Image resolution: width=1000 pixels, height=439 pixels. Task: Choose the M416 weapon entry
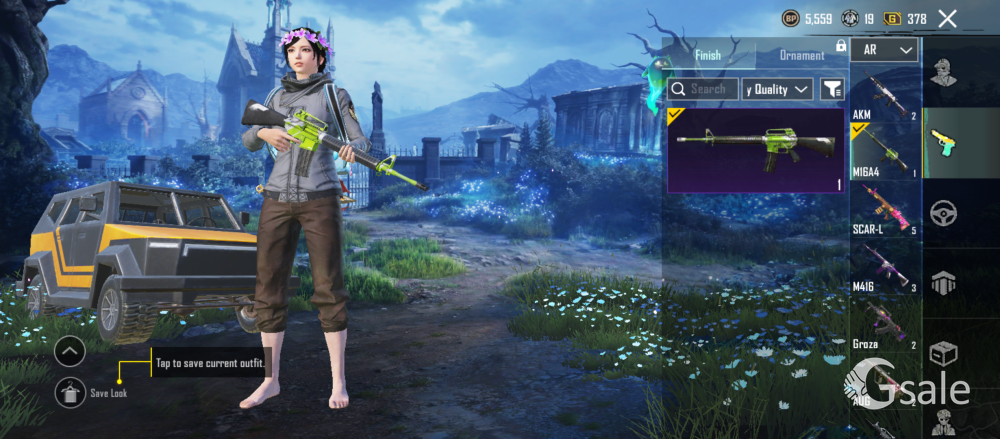click(x=884, y=266)
